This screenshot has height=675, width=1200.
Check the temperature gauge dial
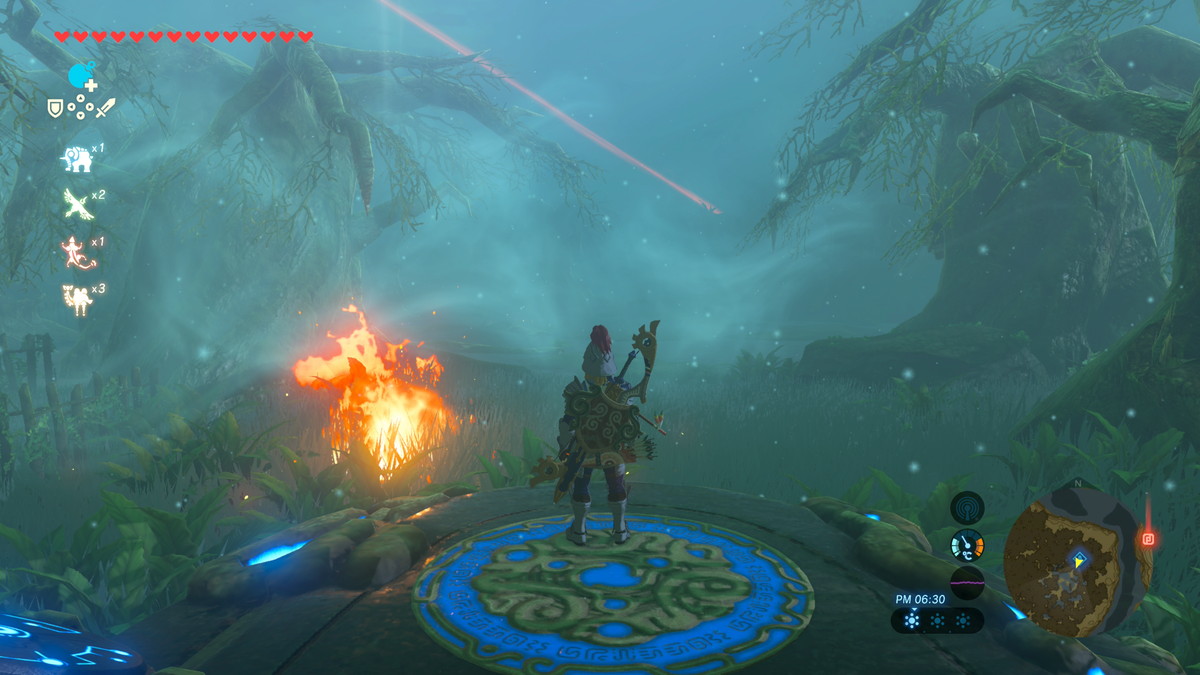(x=967, y=545)
